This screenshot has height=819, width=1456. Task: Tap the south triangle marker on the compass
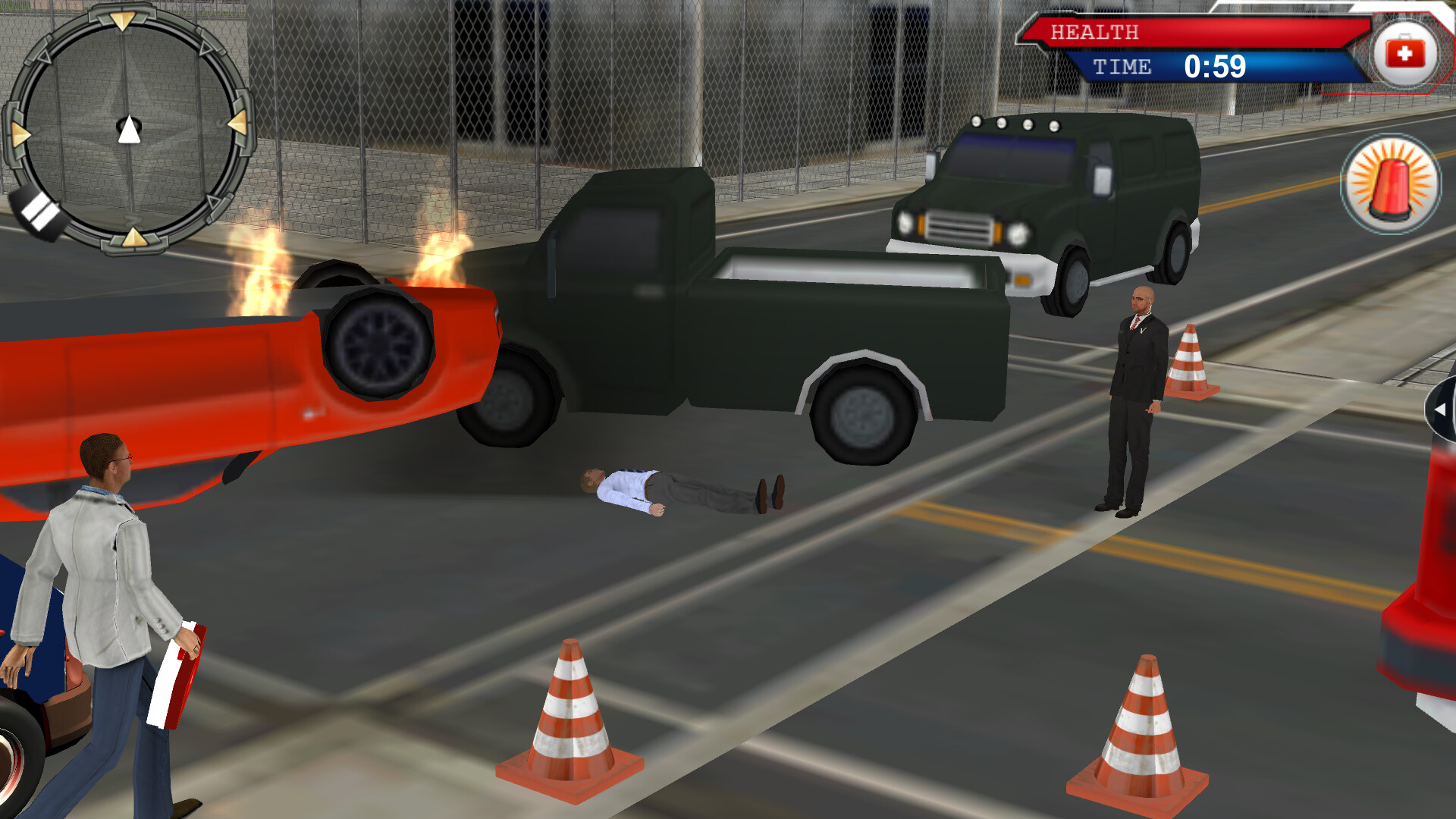coord(133,239)
